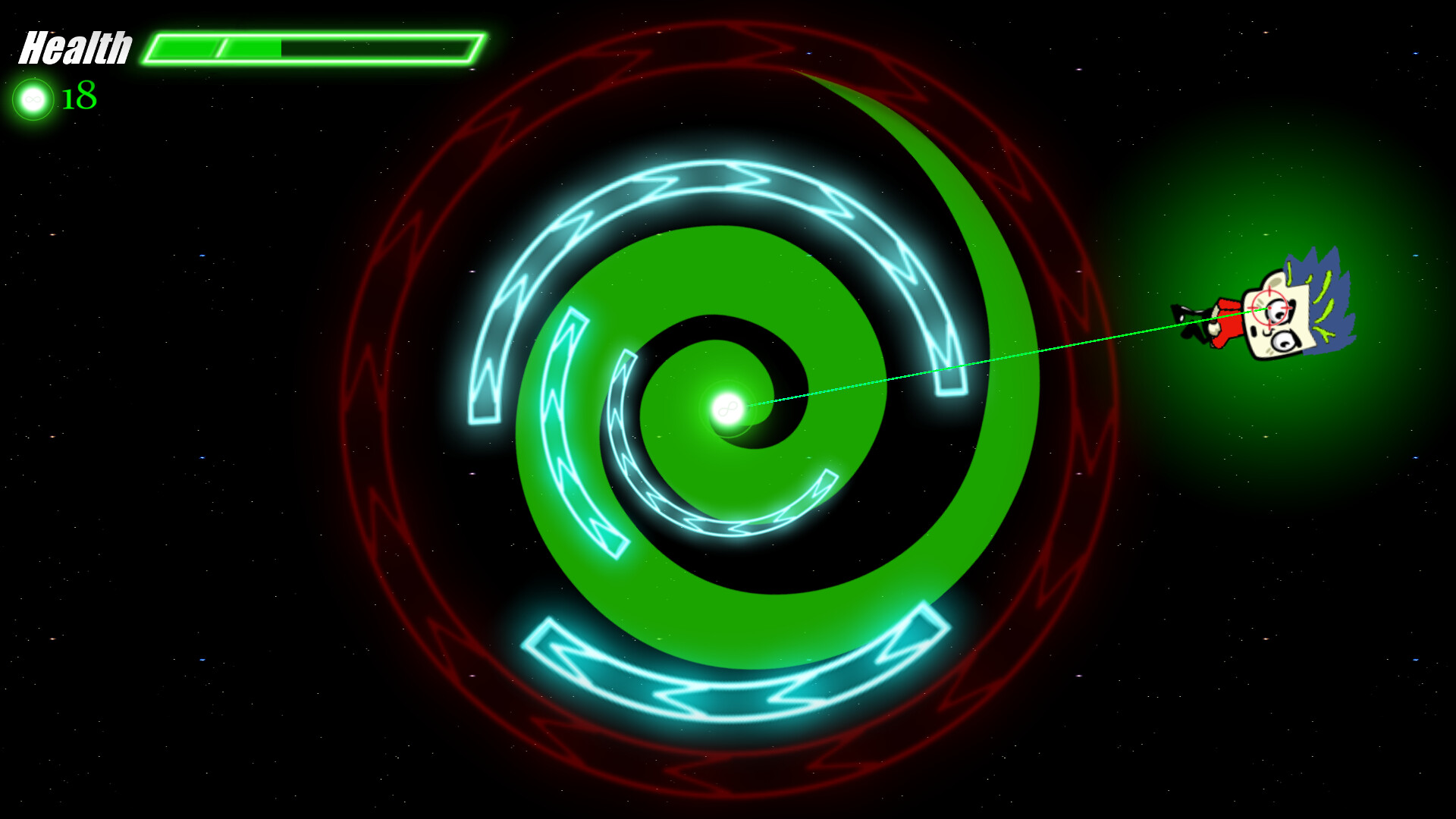Click the green number 18 counter
The image size is (1456, 819).
(x=78, y=96)
